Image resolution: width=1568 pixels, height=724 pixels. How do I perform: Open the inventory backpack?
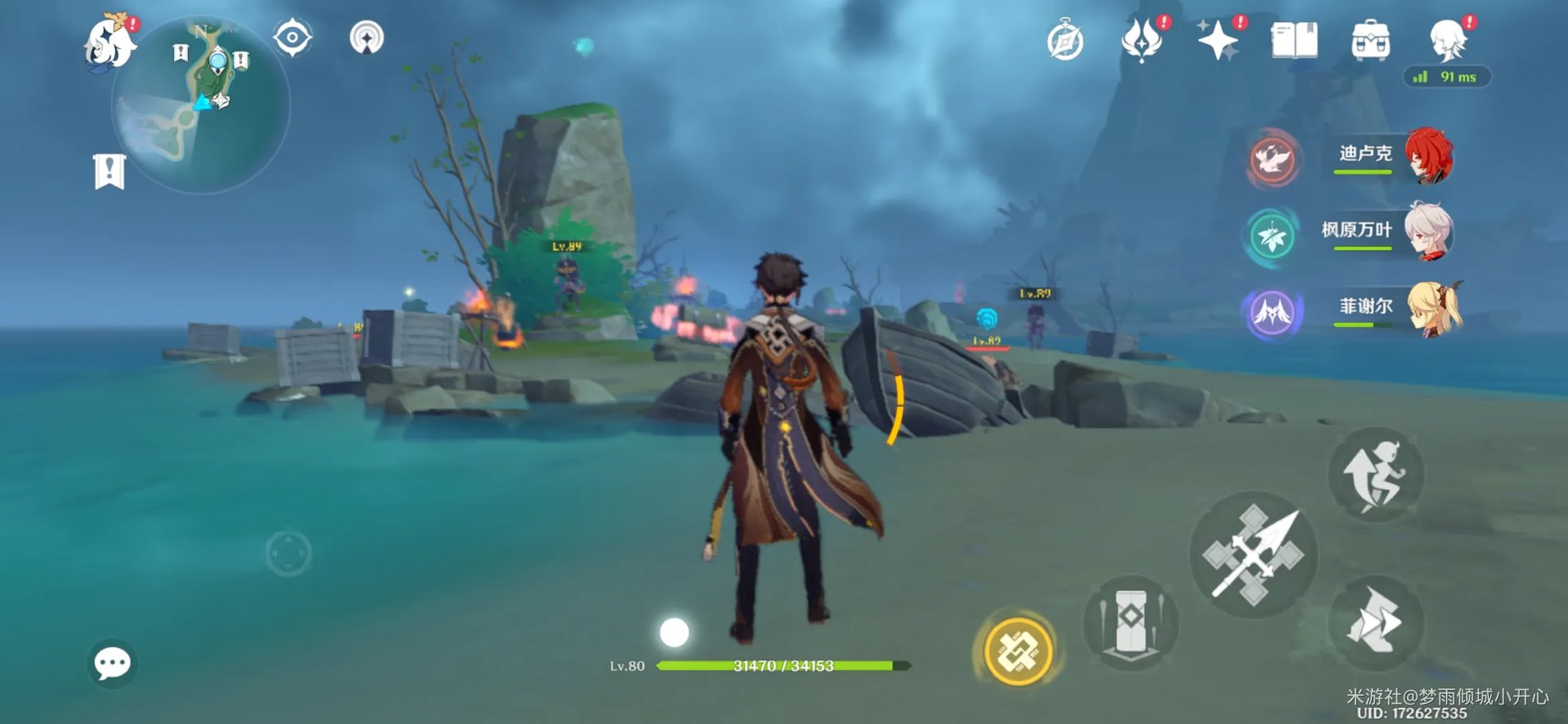[1370, 40]
